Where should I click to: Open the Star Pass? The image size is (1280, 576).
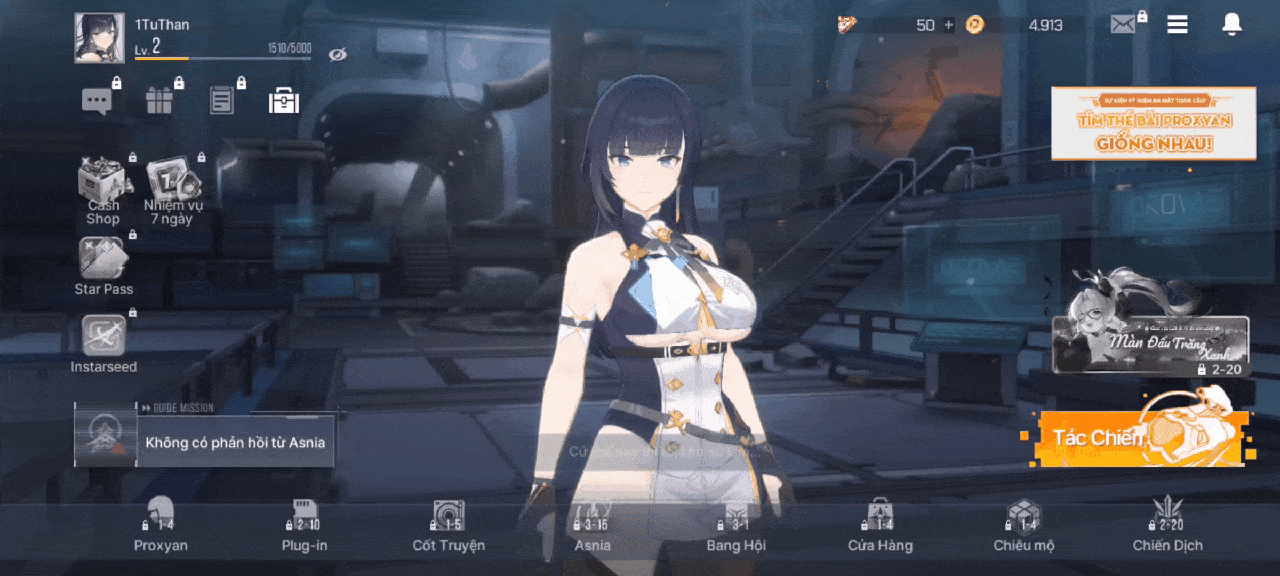click(x=103, y=266)
